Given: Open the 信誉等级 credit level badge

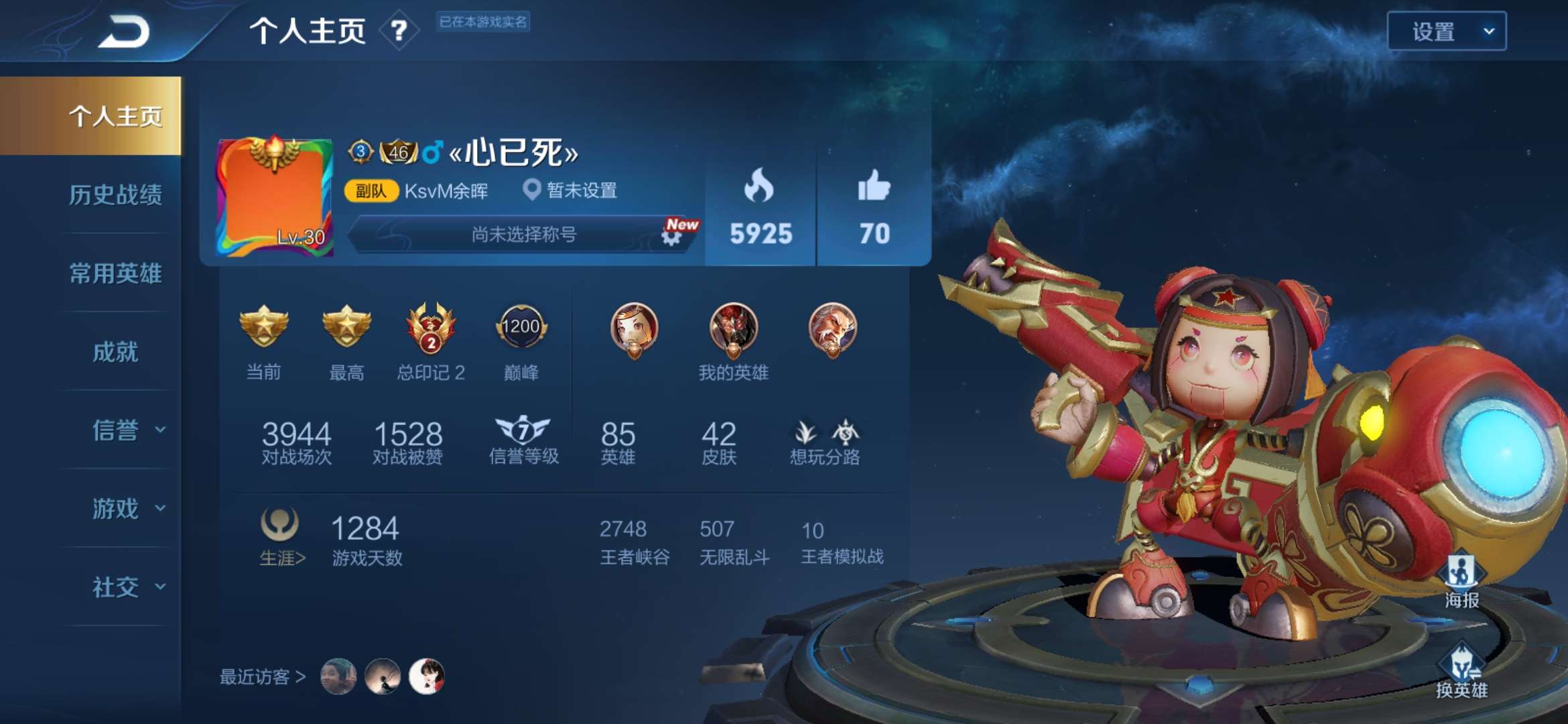Looking at the screenshot, I should (x=523, y=440).
